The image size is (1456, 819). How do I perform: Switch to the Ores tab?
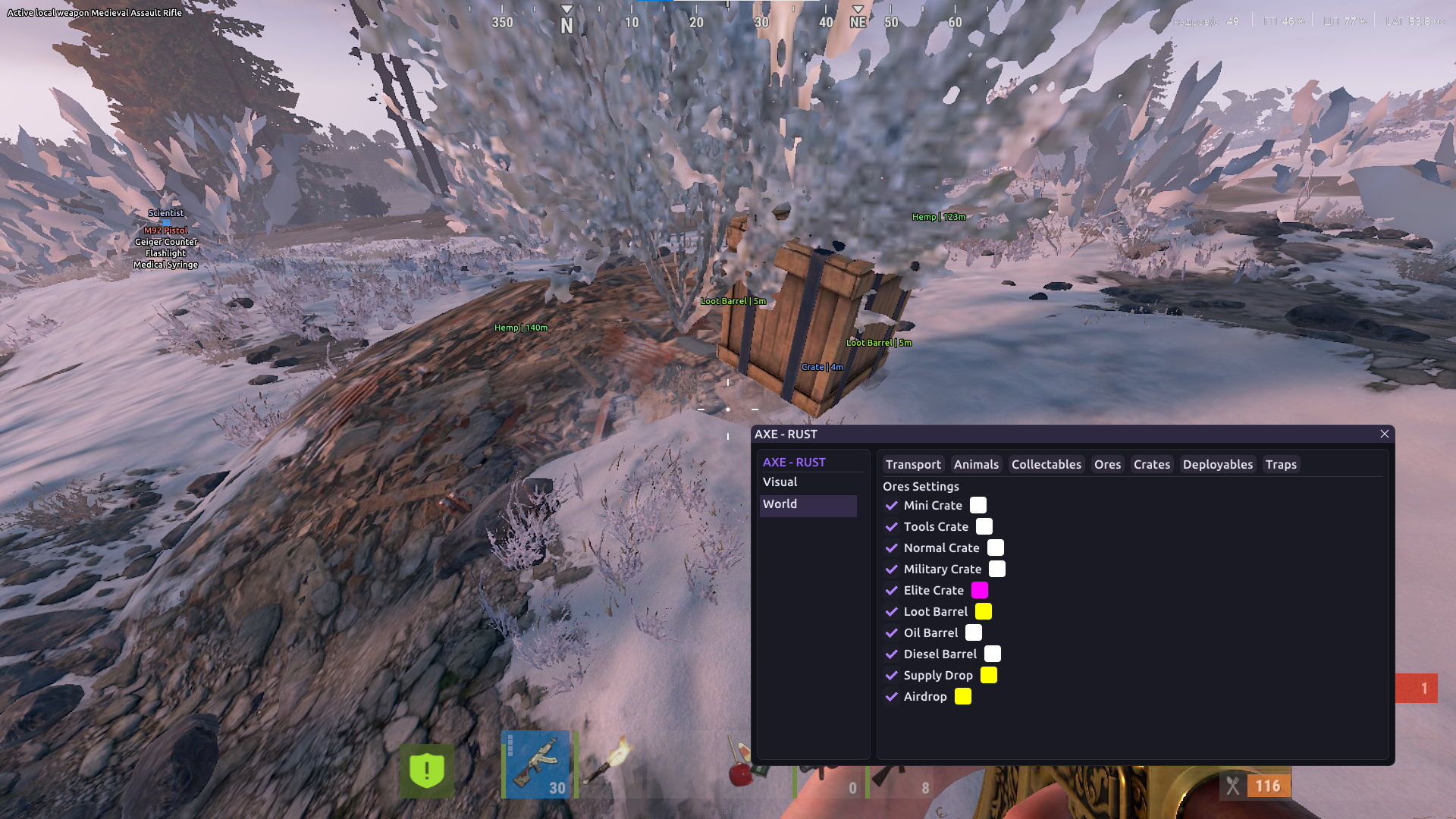click(x=1107, y=464)
